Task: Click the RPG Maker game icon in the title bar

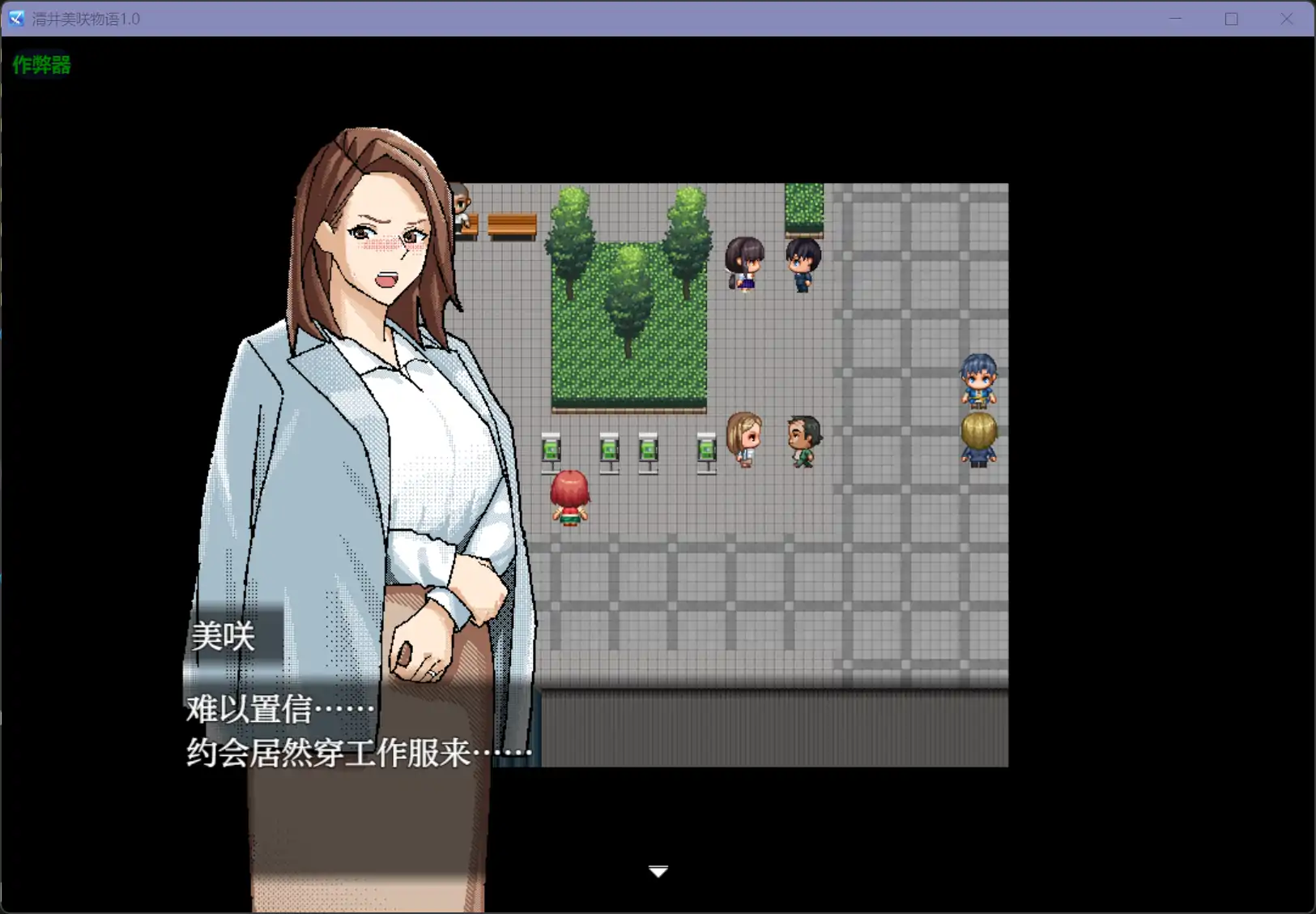Action: click(x=15, y=18)
